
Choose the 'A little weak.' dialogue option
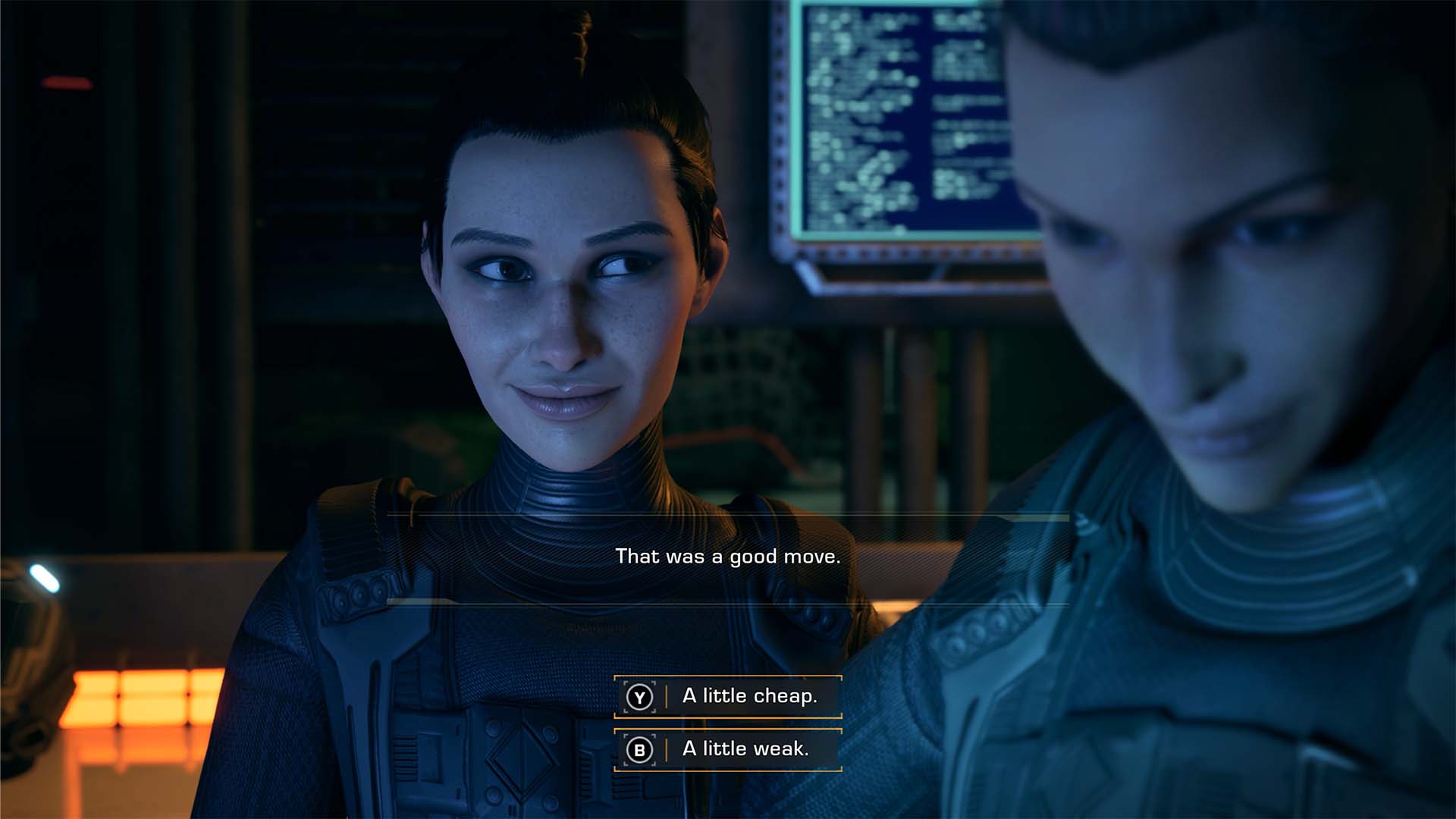[x=747, y=748]
